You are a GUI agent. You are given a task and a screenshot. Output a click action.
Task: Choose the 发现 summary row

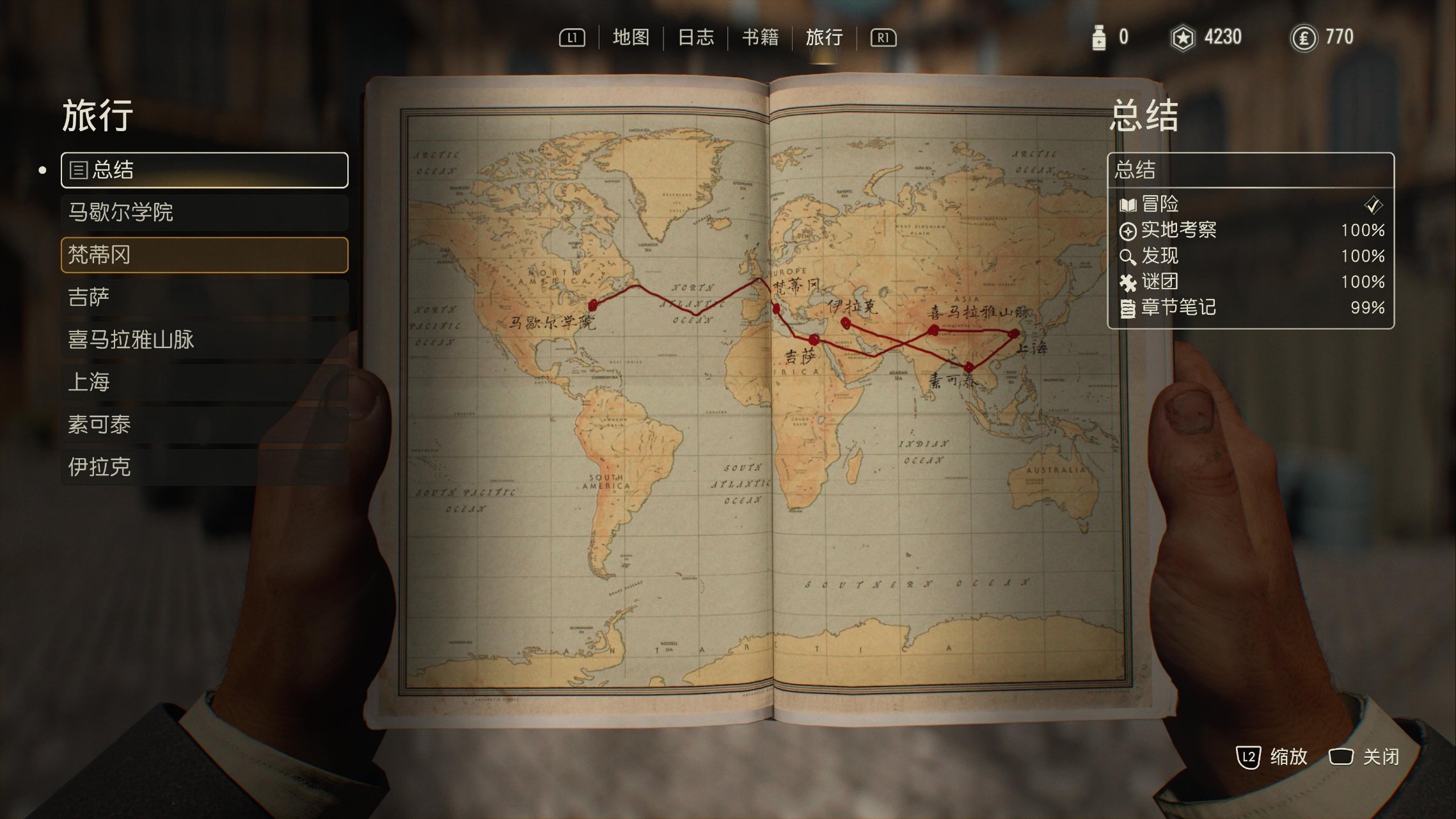point(1250,256)
